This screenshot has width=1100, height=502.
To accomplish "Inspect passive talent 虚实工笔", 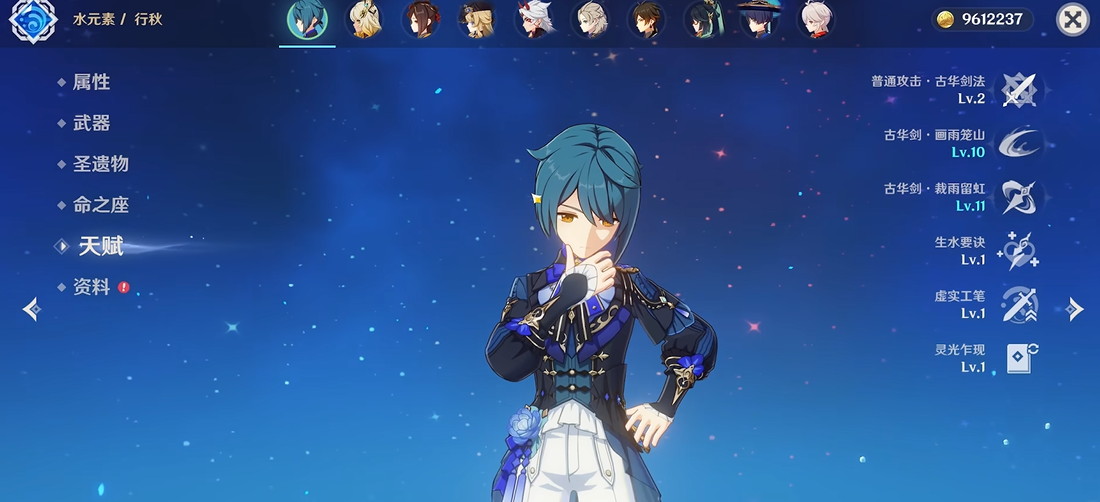I will (x=1018, y=304).
